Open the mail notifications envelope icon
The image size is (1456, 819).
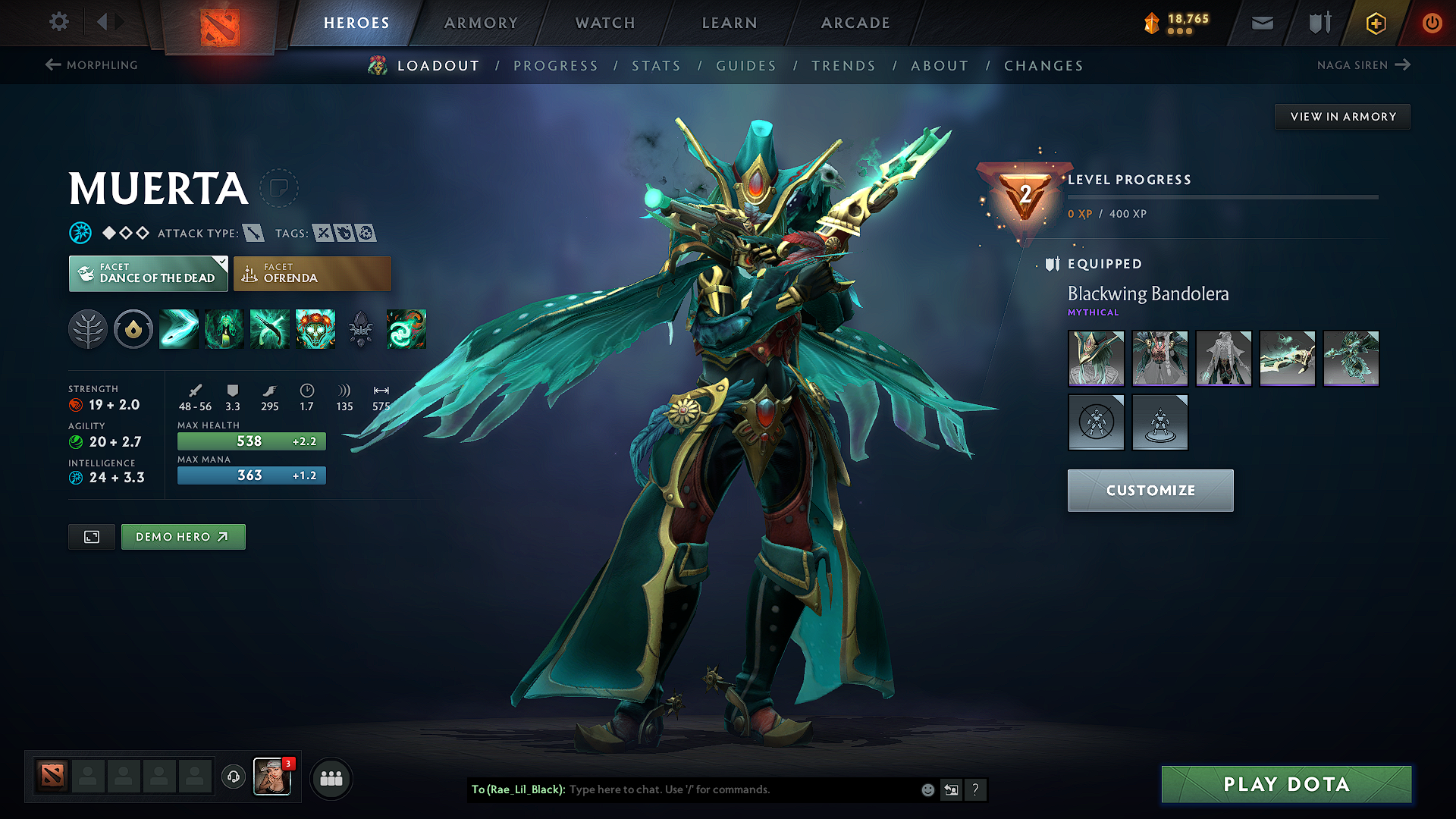click(x=1261, y=22)
